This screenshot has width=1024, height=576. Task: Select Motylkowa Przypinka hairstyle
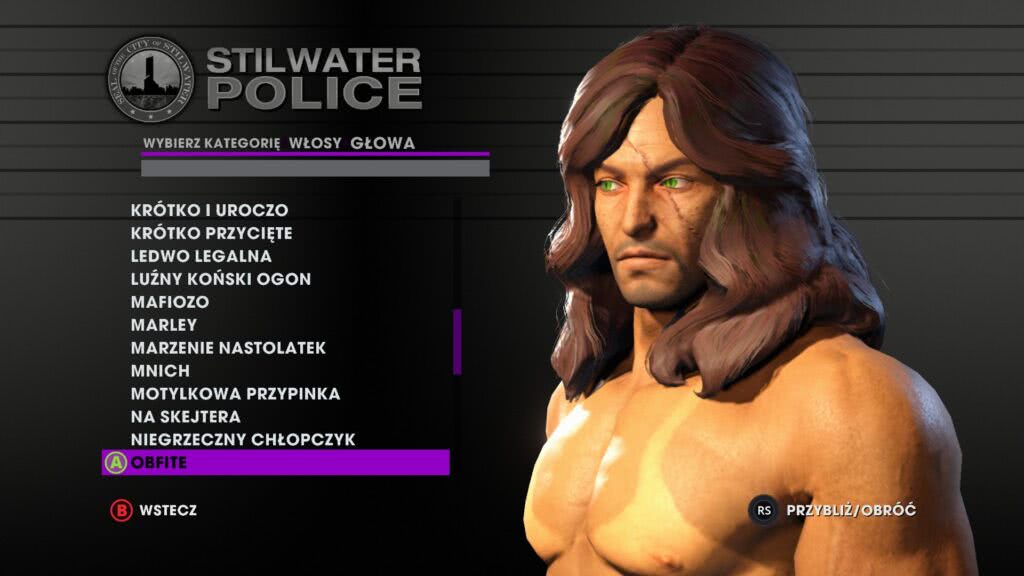(235, 394)
